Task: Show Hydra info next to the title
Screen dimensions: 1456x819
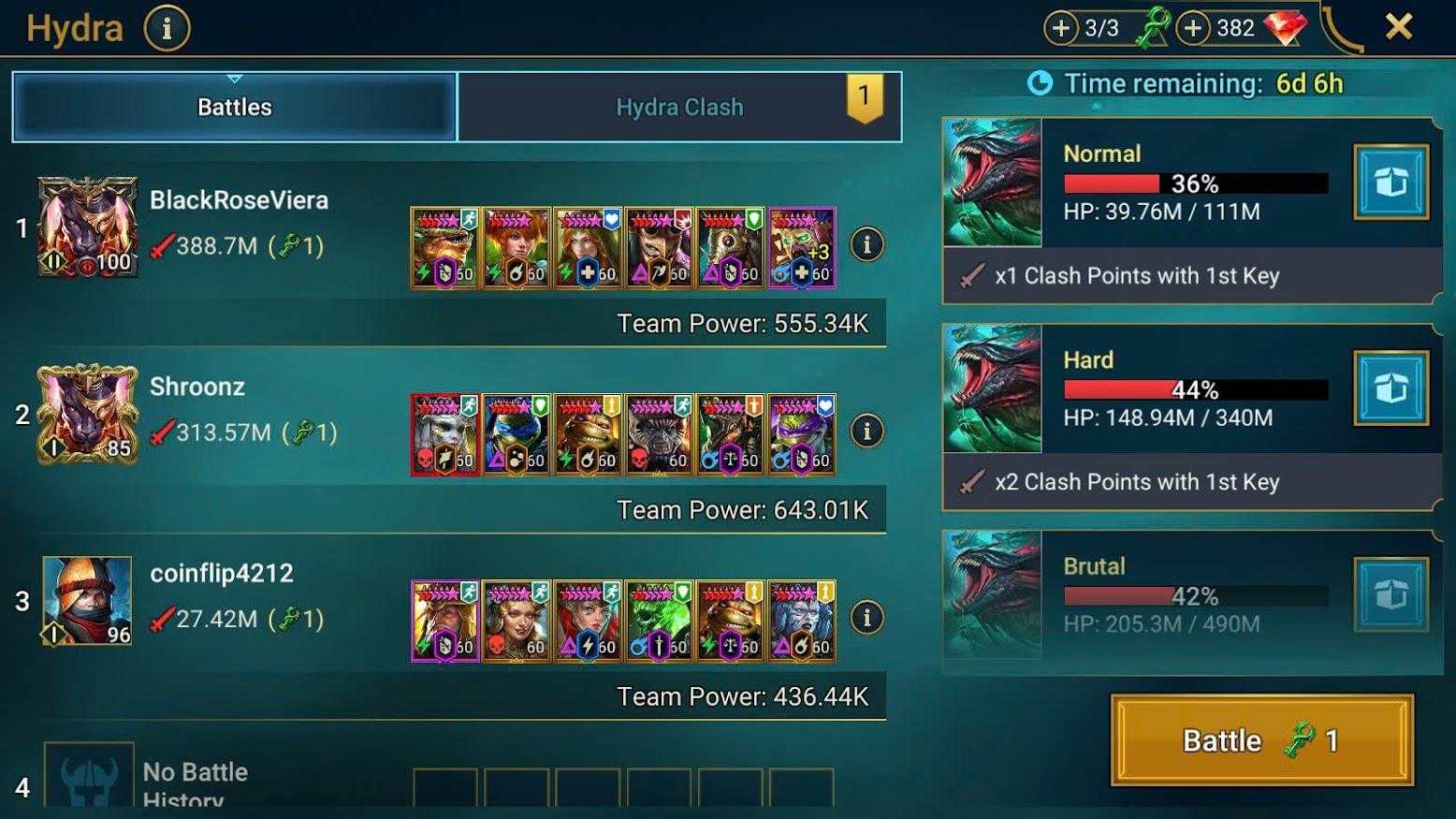Action: pos(167,28)
